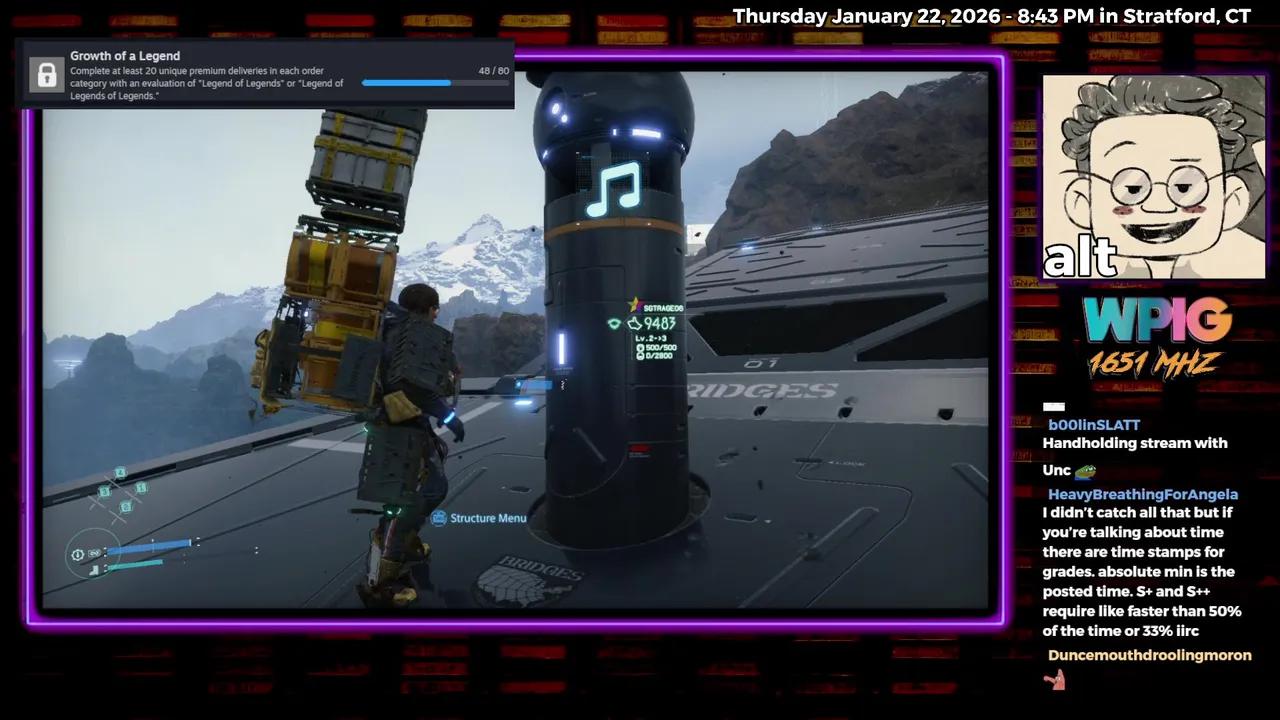The image size is (1280, 720).
Task: Click the streamer's cartoon avatar thumbnail
Action: click(1153, 176)
